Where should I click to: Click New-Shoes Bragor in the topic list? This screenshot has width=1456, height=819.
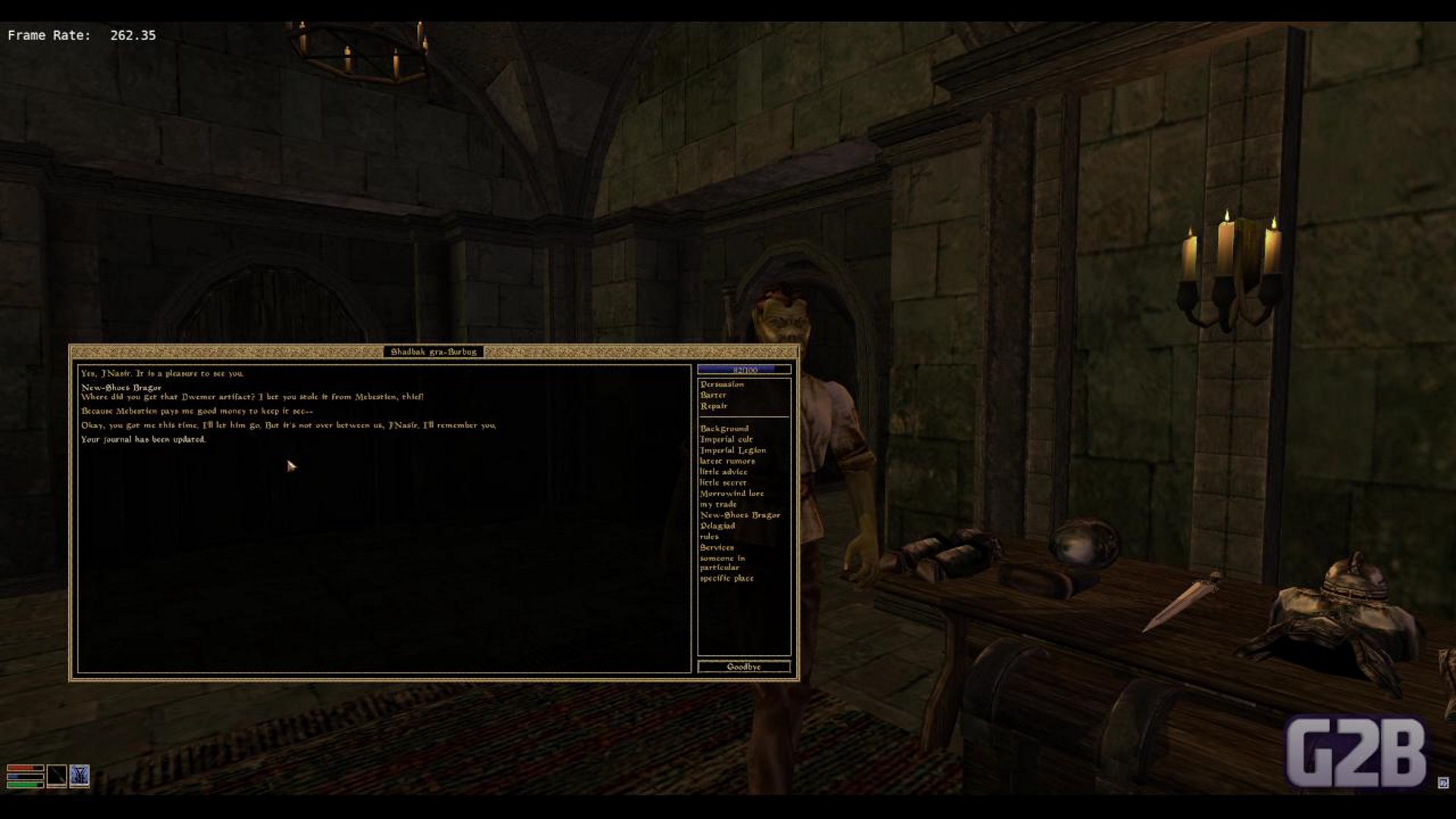tap(739, 515)
